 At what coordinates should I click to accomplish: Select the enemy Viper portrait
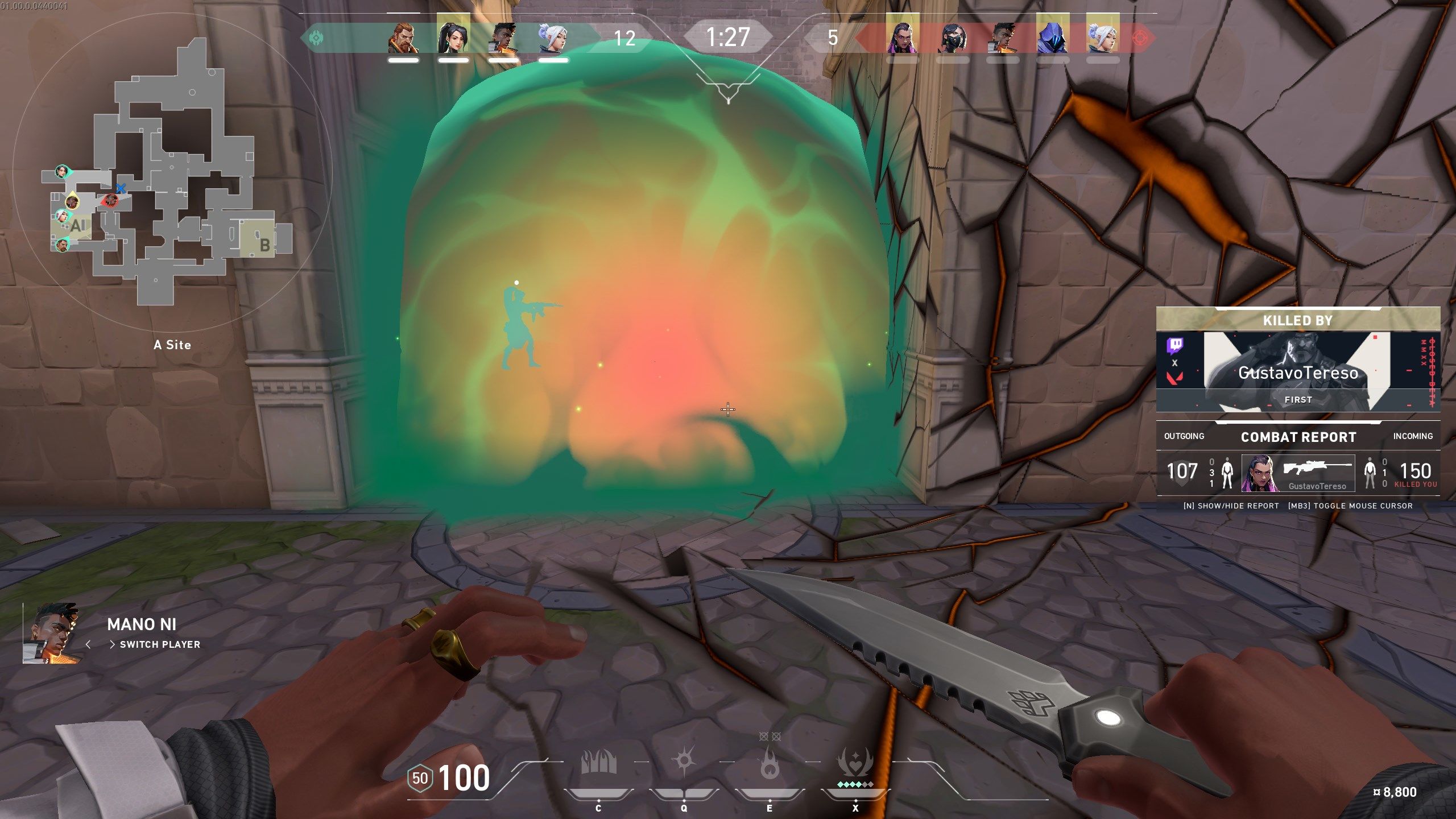pos(953,38)
